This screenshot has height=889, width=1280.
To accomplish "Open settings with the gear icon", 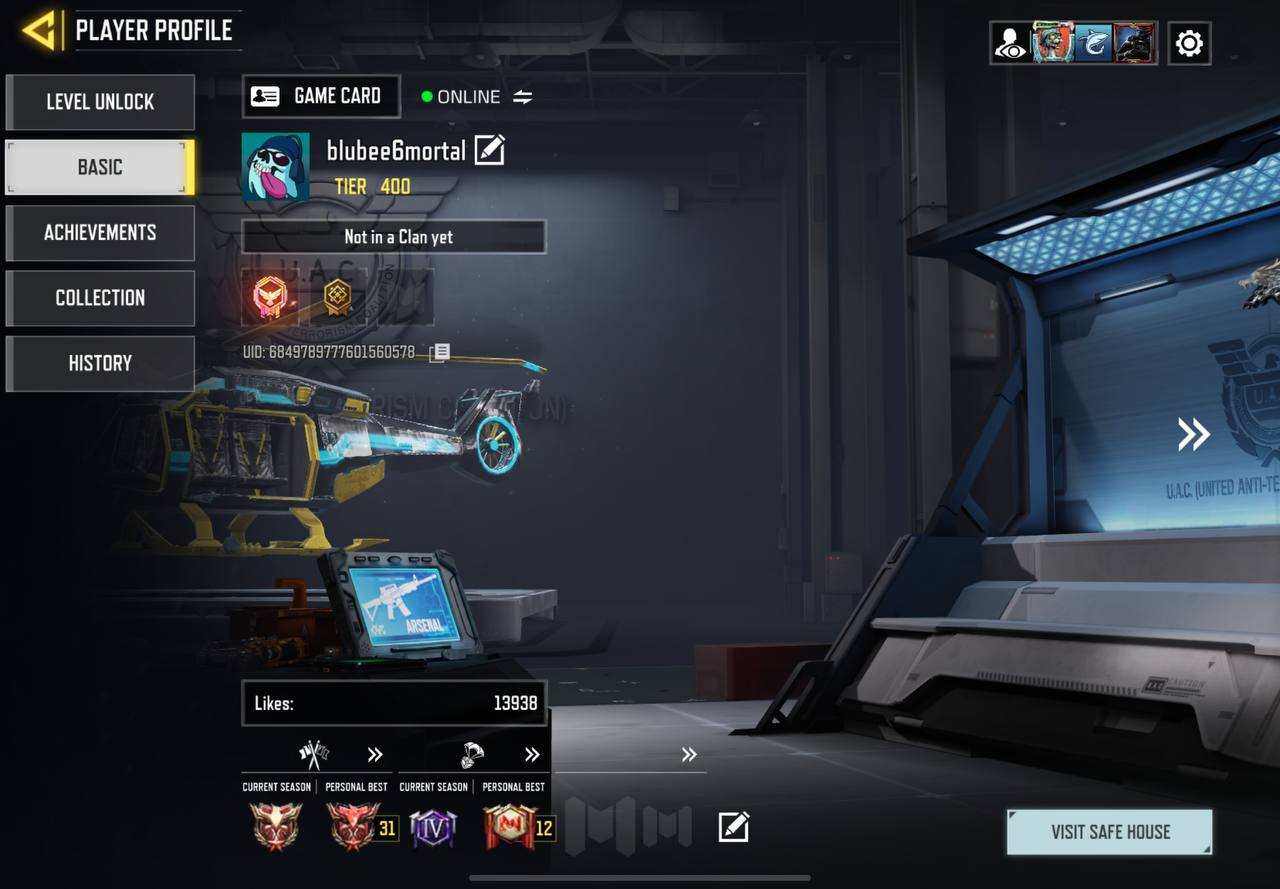I will (x=1189, y=43).
